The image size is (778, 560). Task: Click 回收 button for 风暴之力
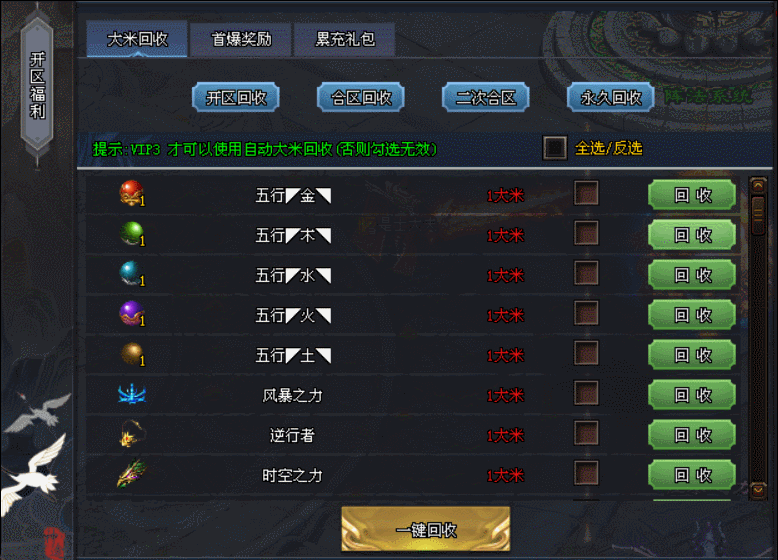(692, 395)
